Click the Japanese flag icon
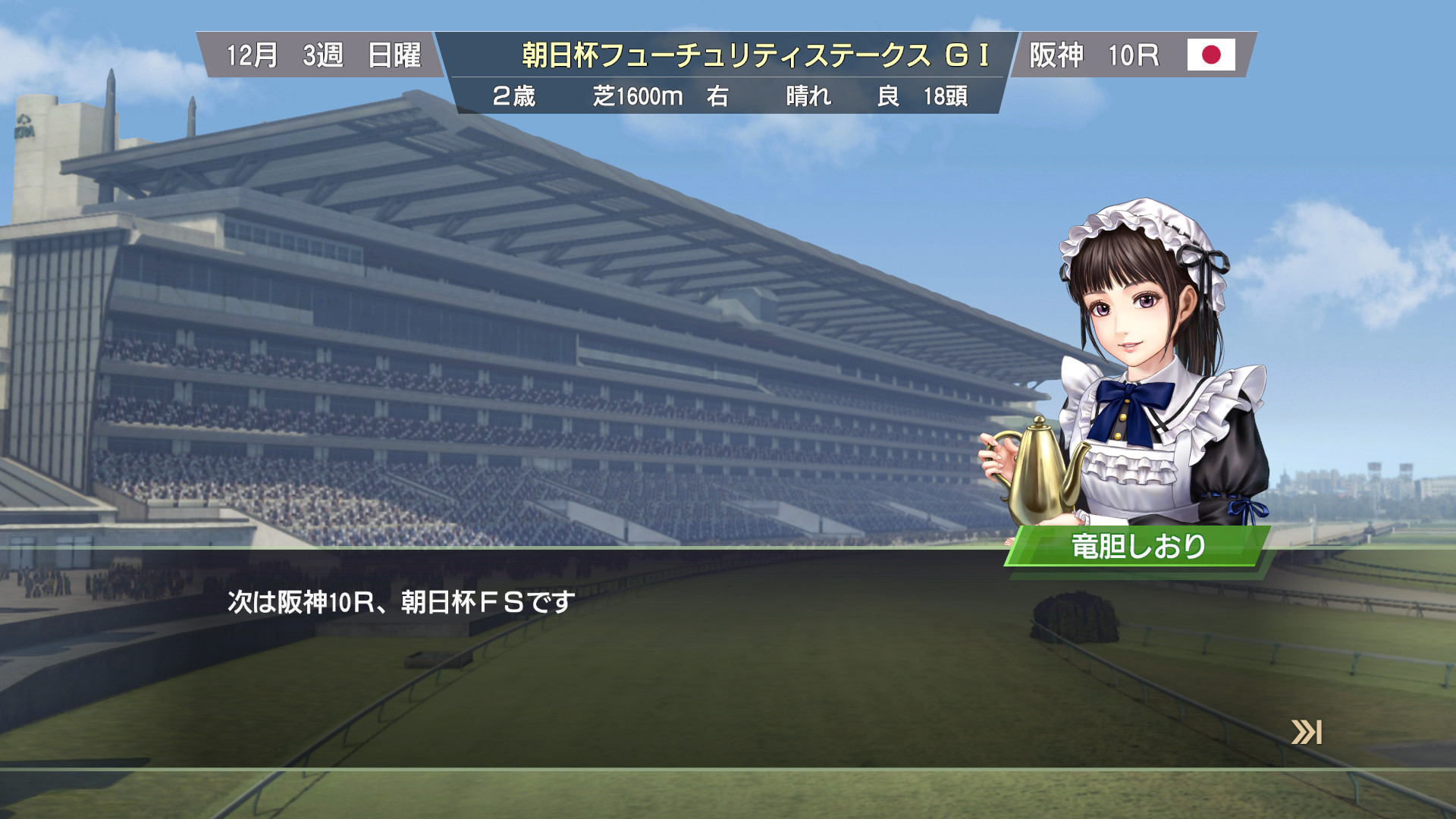 point(1211,55)
